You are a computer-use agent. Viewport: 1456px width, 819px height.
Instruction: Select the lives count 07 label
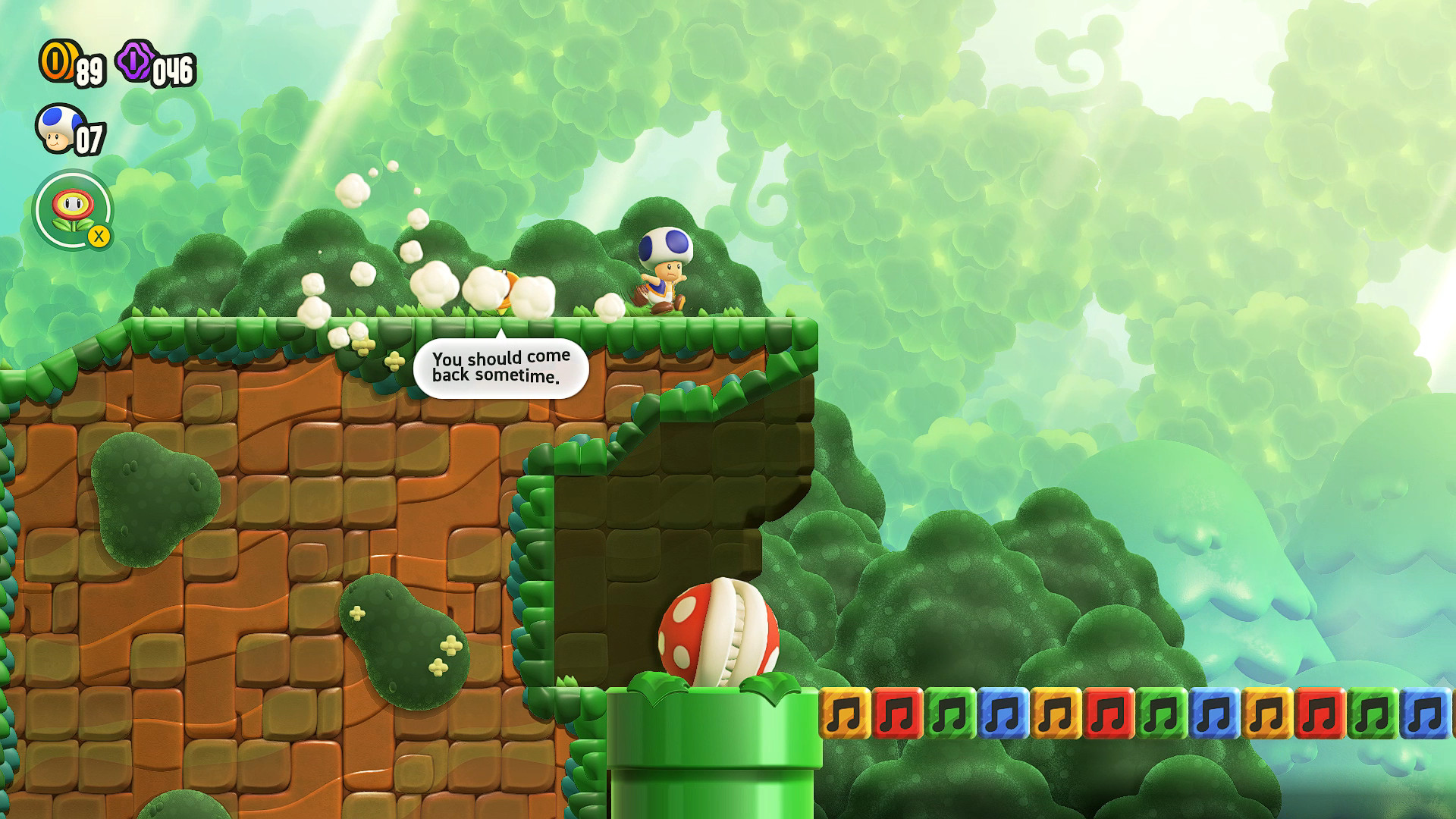(x=89, y=138)
